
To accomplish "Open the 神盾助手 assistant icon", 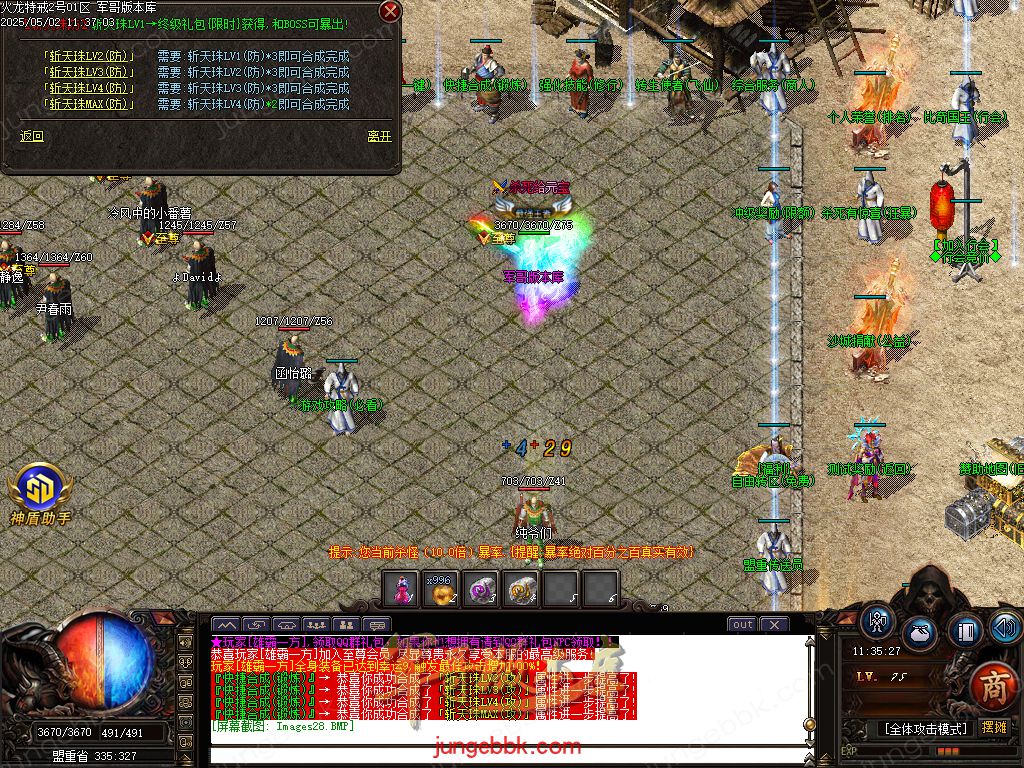I will tap(40, 490).
